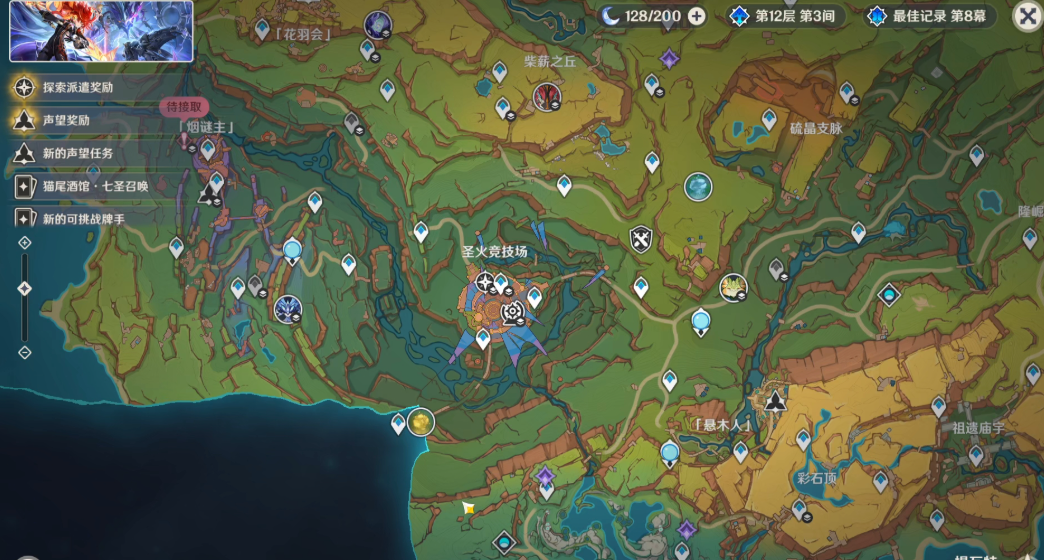The image size is (1044, 560).
Task: Zoom in using the map slider's plus end
Action: (25, 243)
